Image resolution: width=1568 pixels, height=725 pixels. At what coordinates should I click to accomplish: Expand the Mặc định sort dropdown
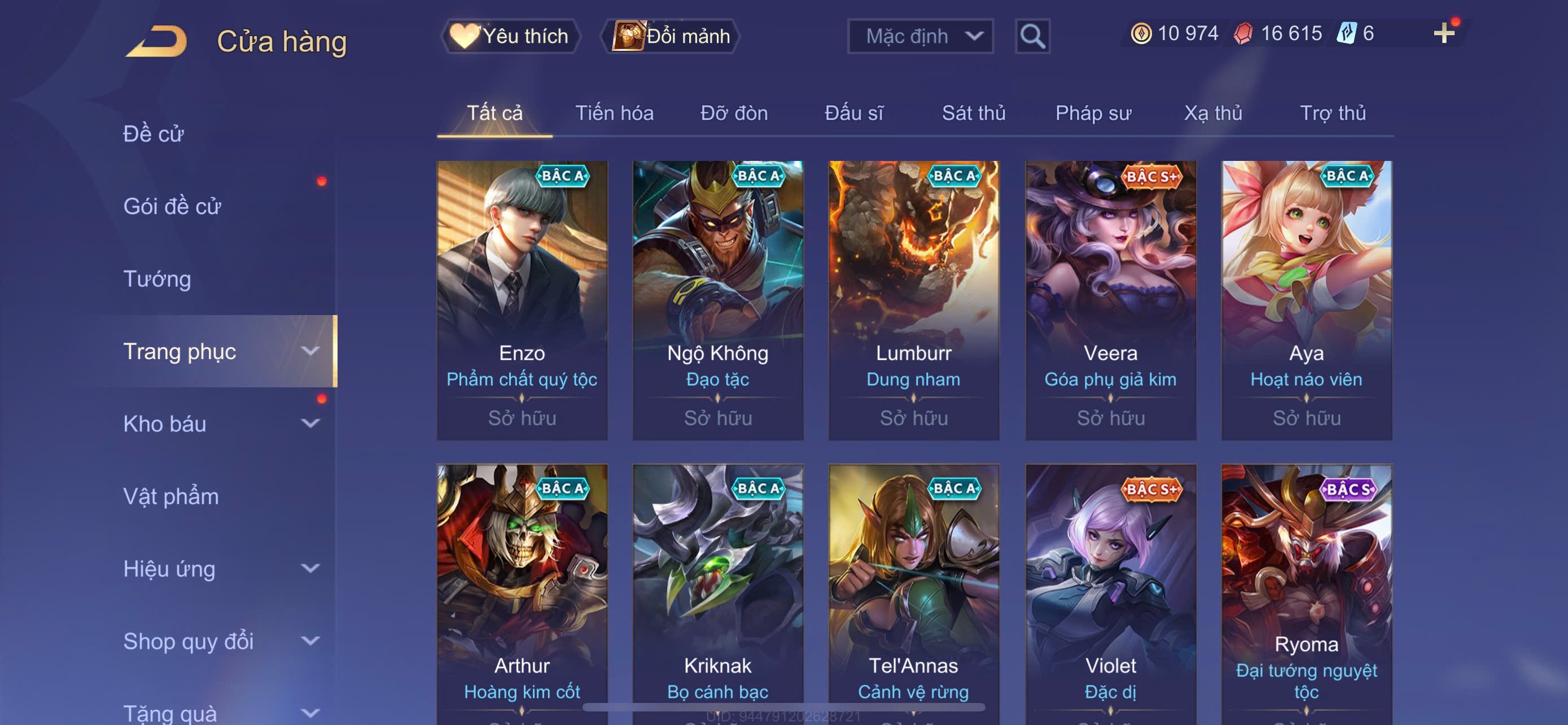(x=919, y=36)
